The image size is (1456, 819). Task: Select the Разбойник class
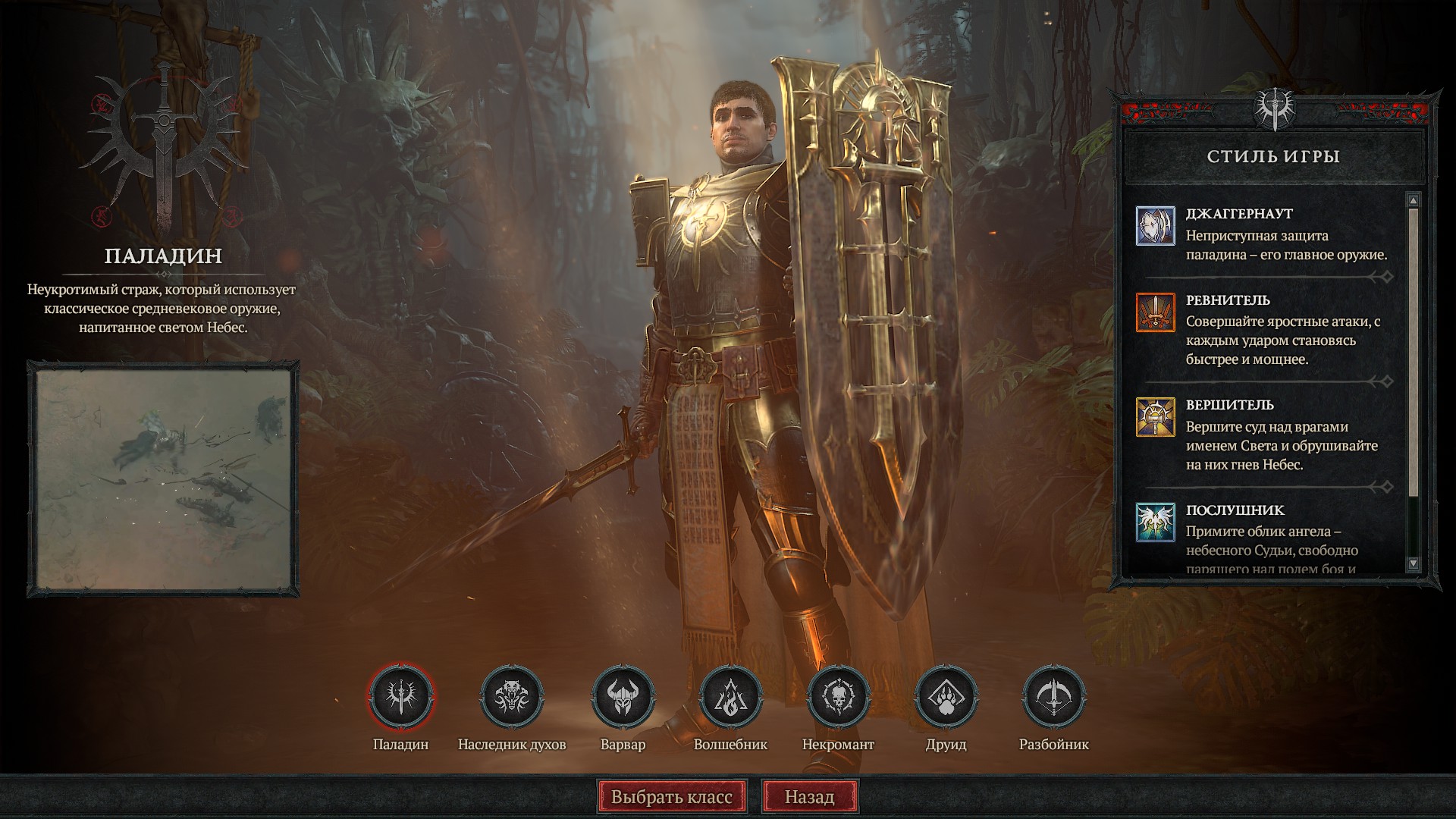tap(1053, 696)
